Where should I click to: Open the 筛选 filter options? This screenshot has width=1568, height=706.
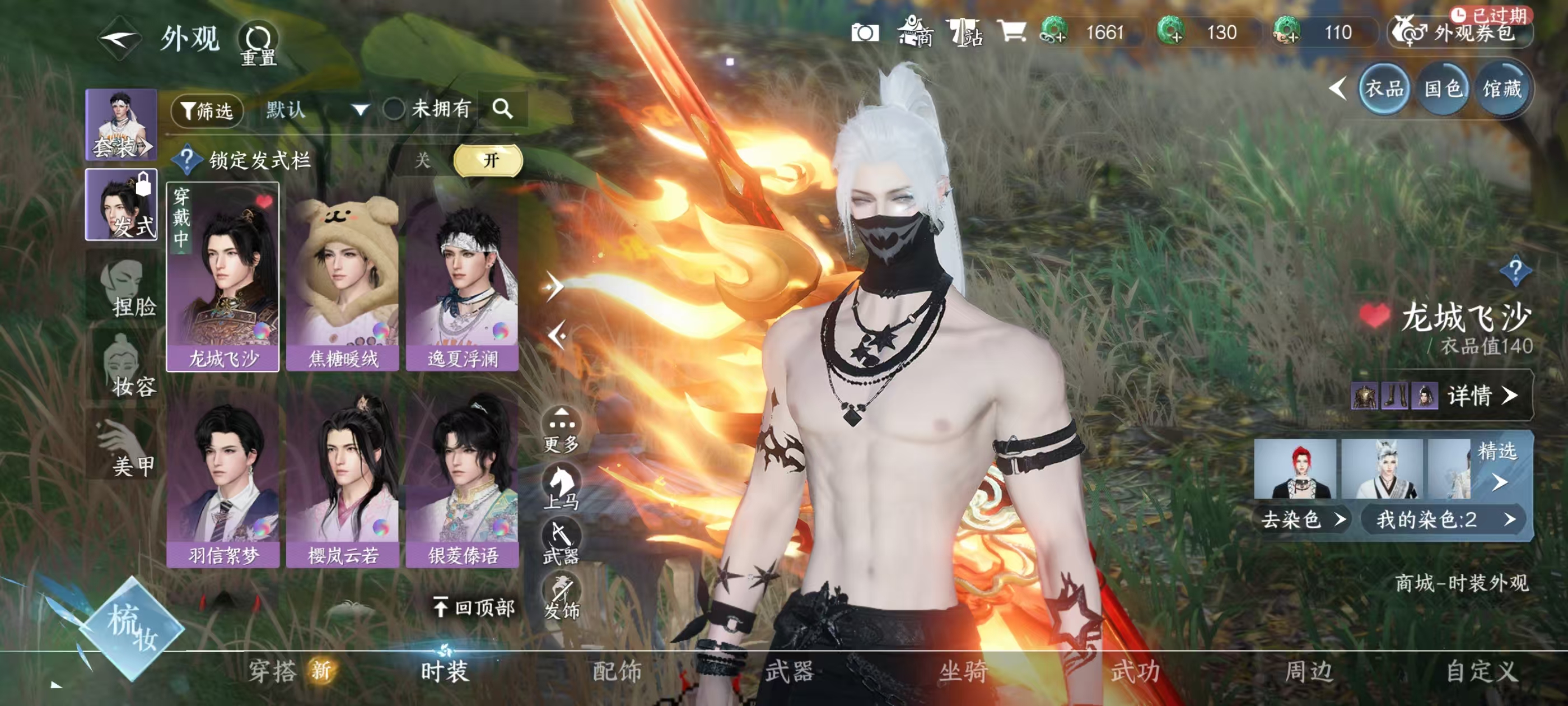(207, 111)
